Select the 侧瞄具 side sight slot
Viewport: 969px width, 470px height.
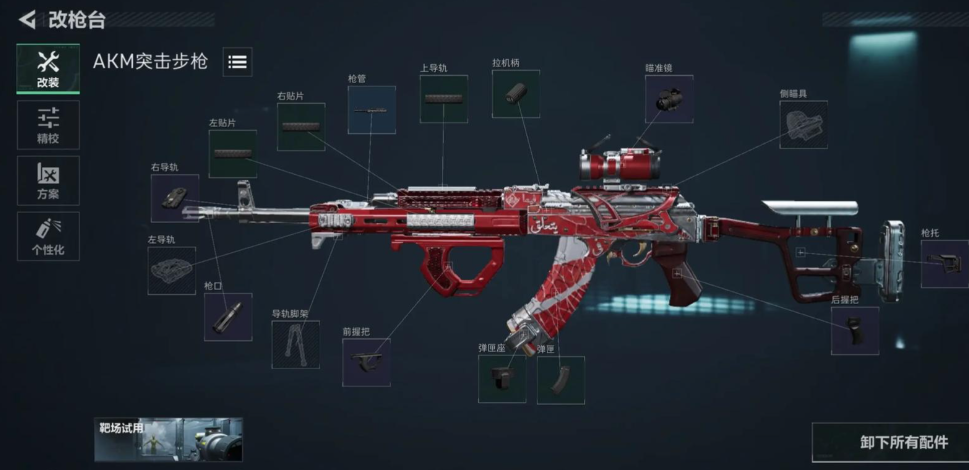(x=803, y=125)
